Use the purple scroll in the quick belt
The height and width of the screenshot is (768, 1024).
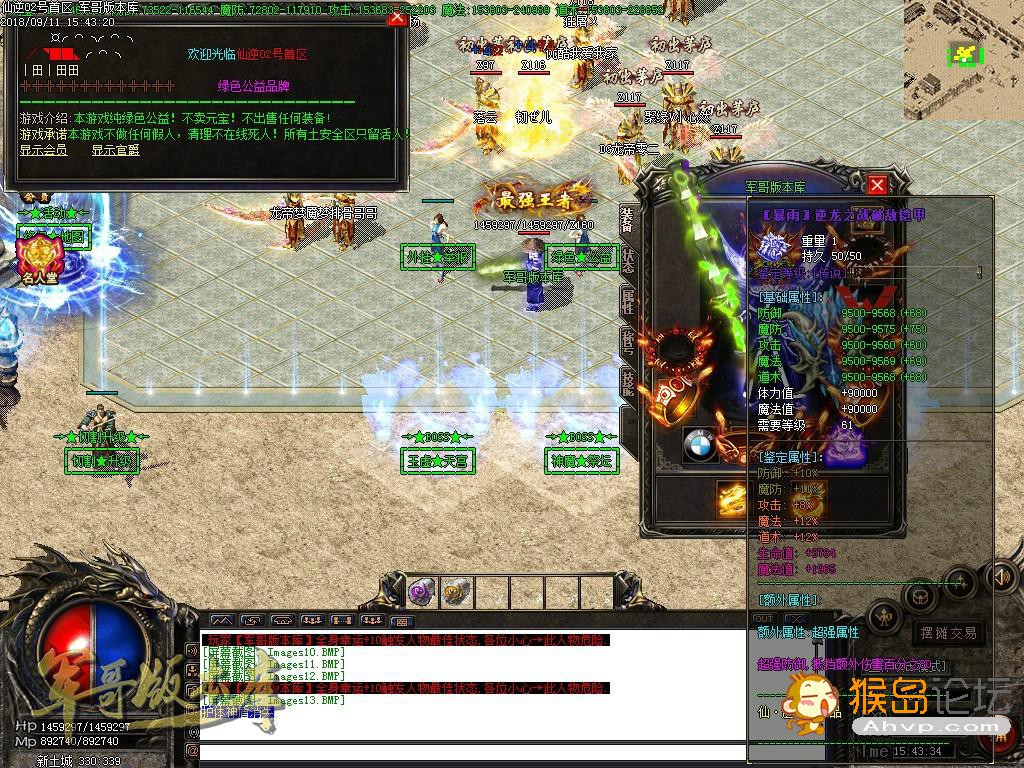tap(421, 592)
